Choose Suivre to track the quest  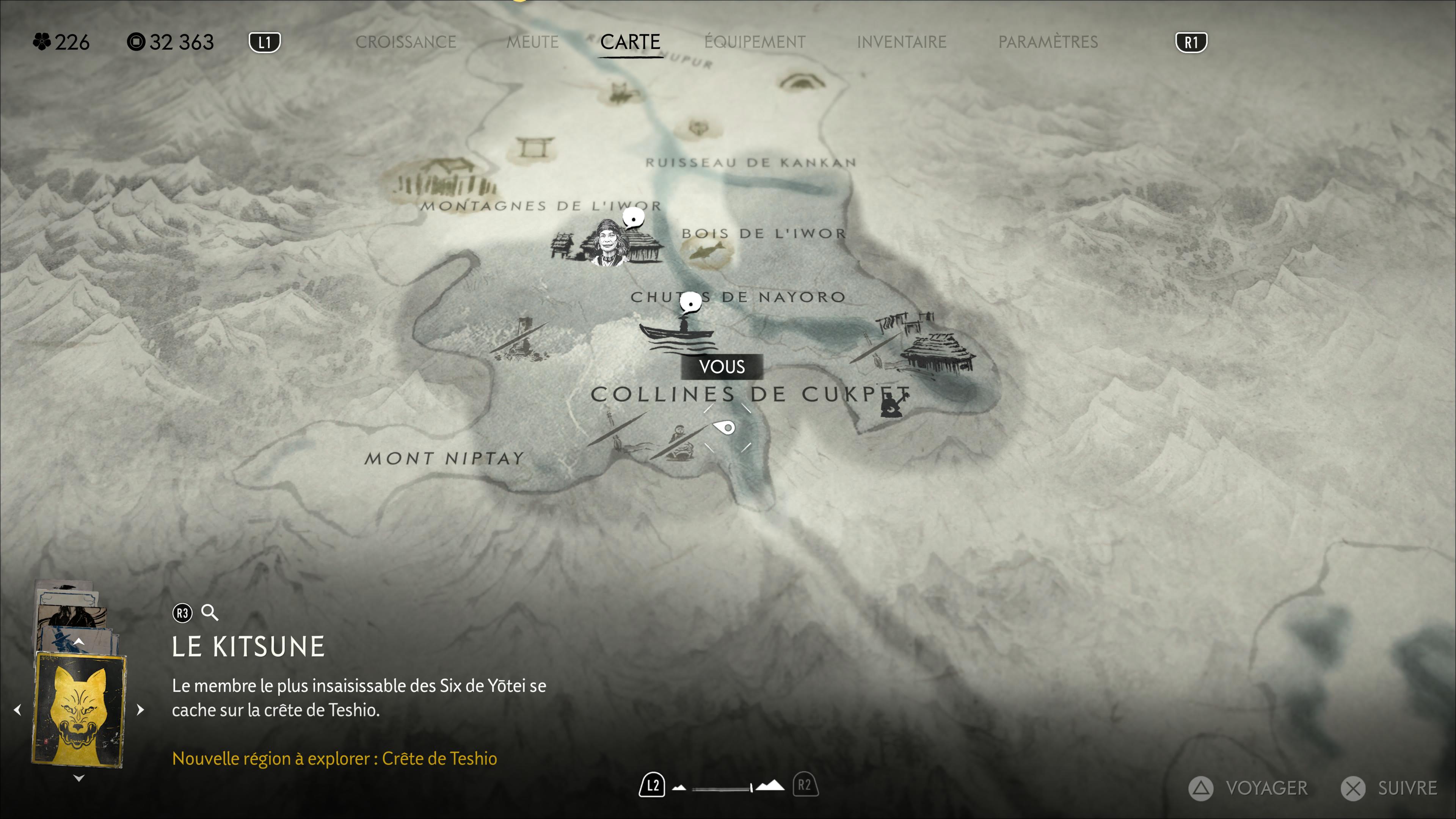pyautogui.click(x=1390, y=788)
